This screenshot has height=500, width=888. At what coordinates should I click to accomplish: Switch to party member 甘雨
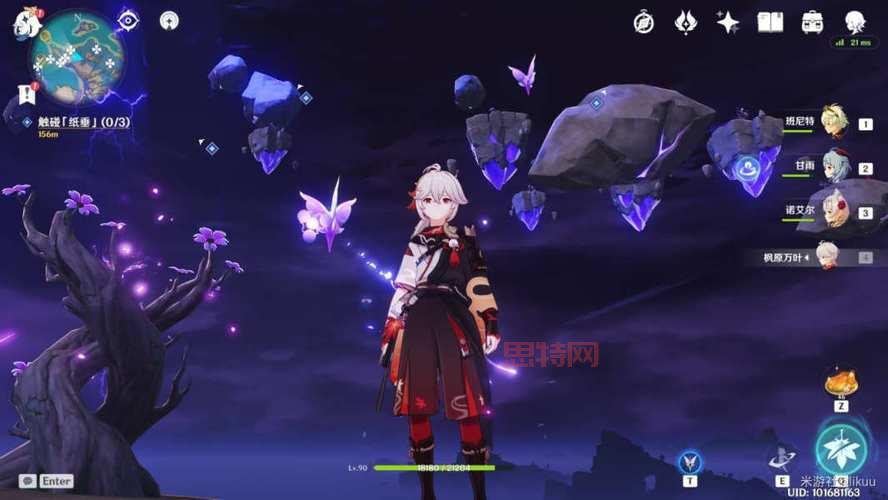[x=832, y=167]
